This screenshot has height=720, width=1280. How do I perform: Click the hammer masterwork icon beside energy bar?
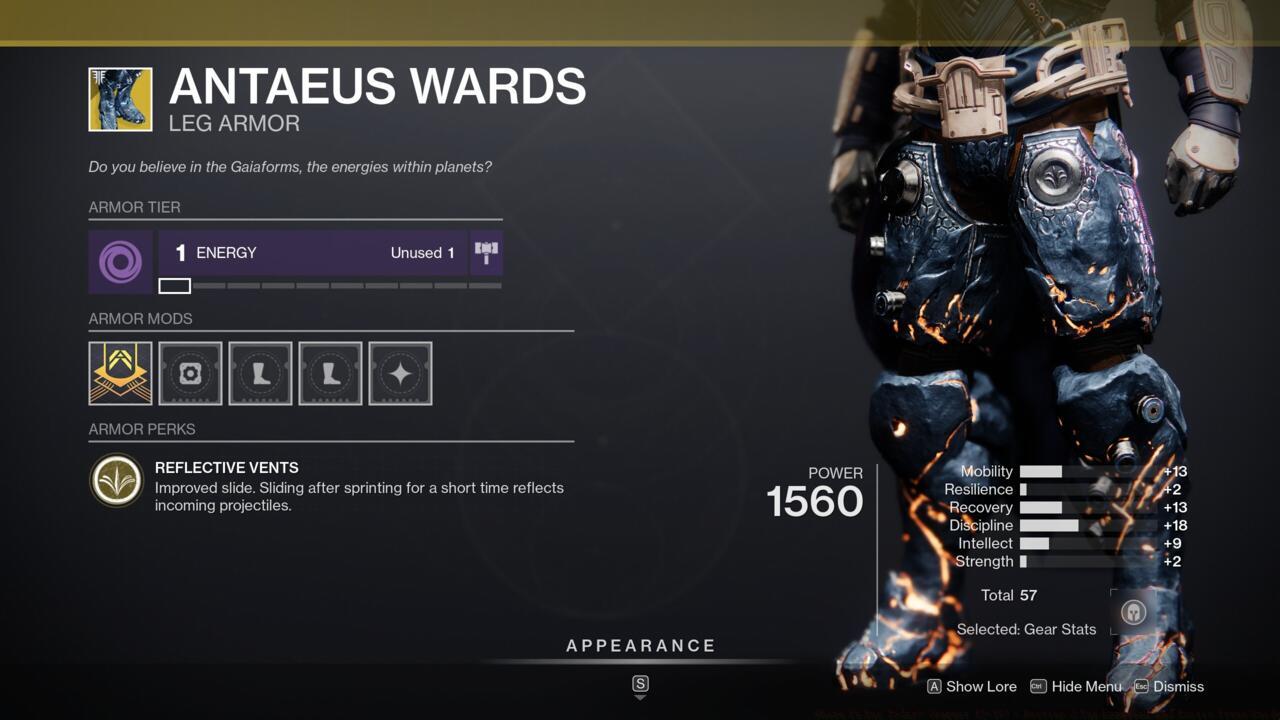pyautogui.click(x=487, y=252)
